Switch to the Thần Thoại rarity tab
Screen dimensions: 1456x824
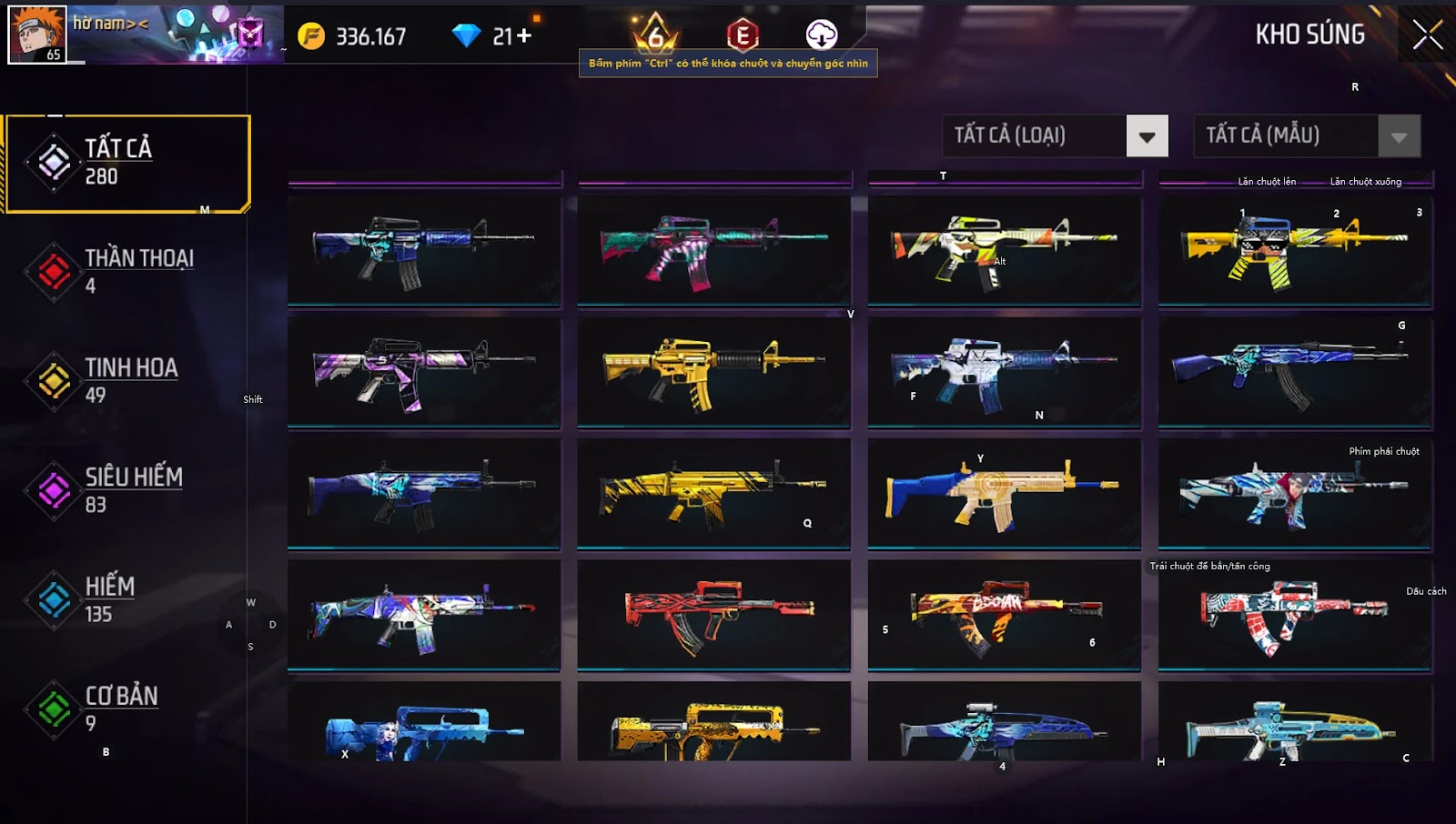point(127,271)
